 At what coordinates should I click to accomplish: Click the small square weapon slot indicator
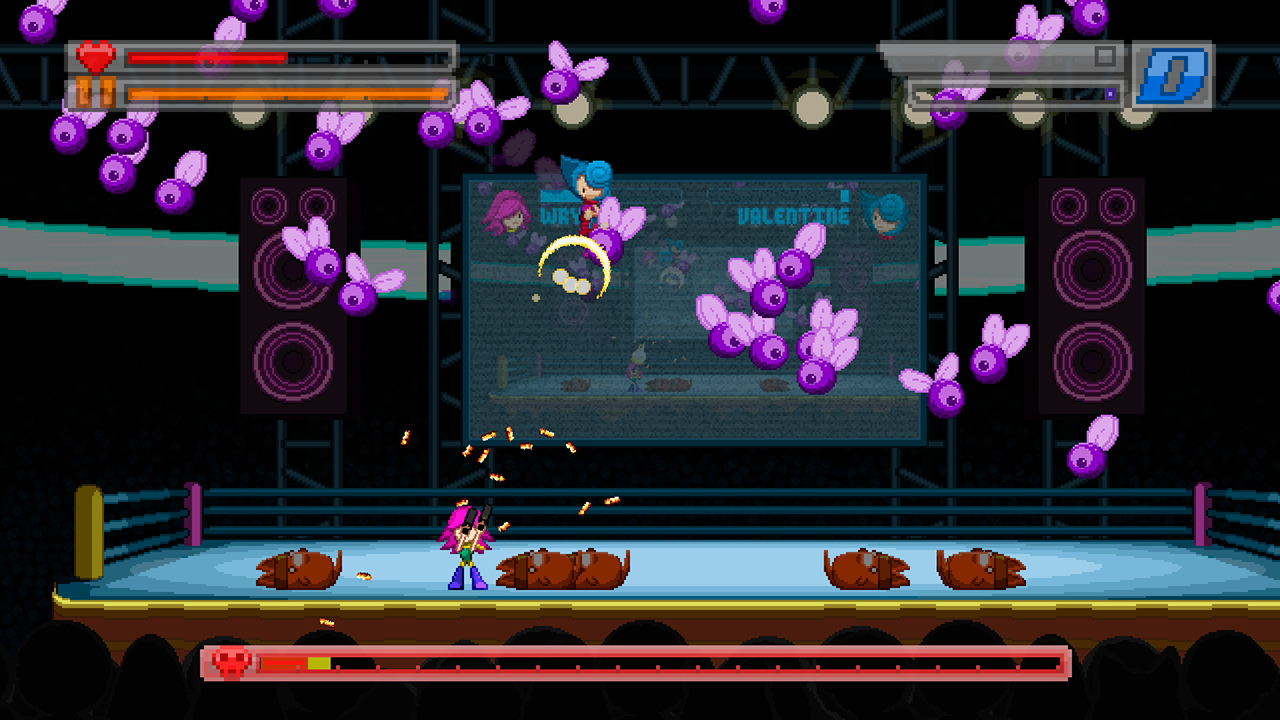(1106, 55)
